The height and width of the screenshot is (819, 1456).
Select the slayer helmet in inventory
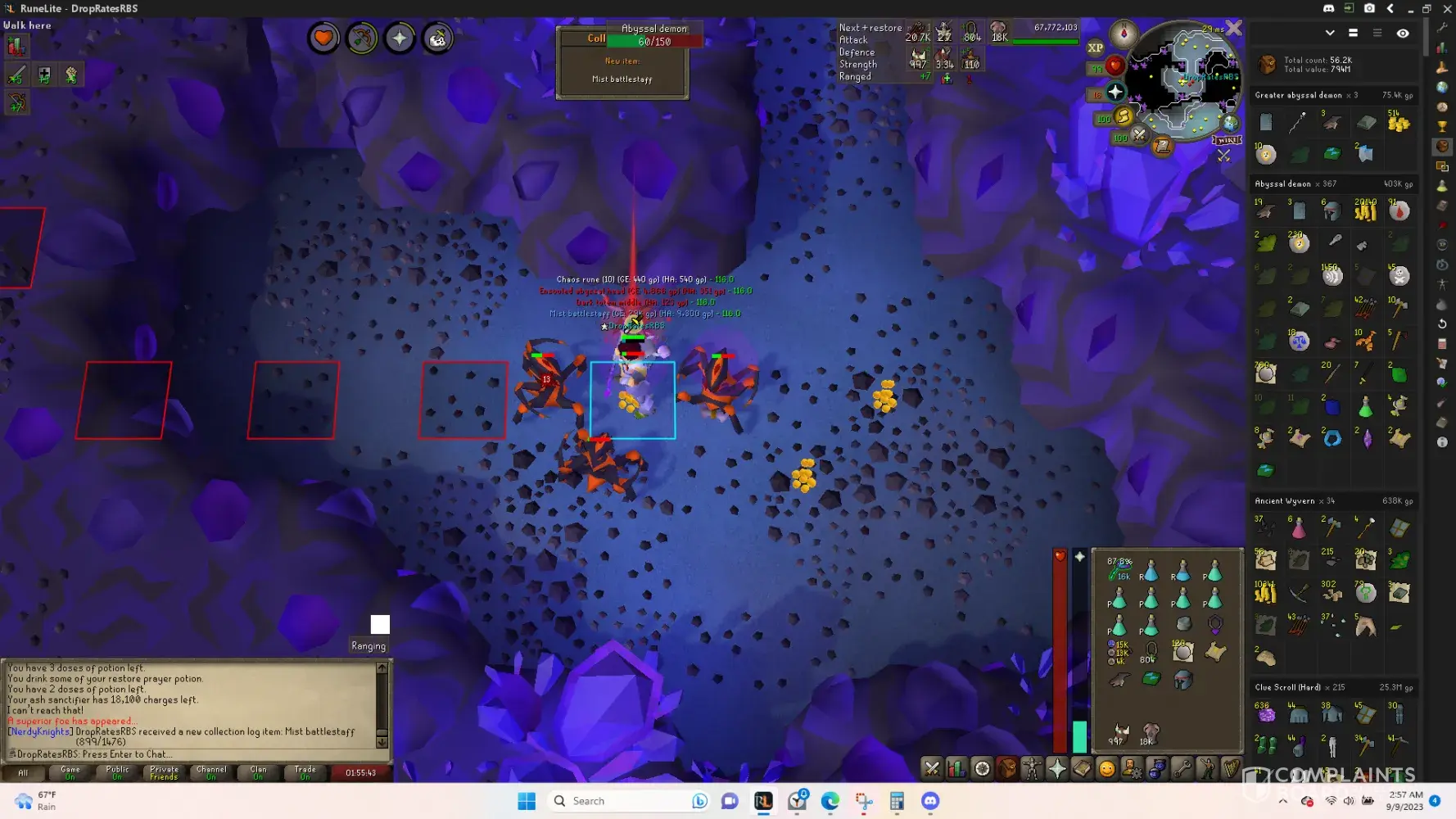click(1182, 679)
